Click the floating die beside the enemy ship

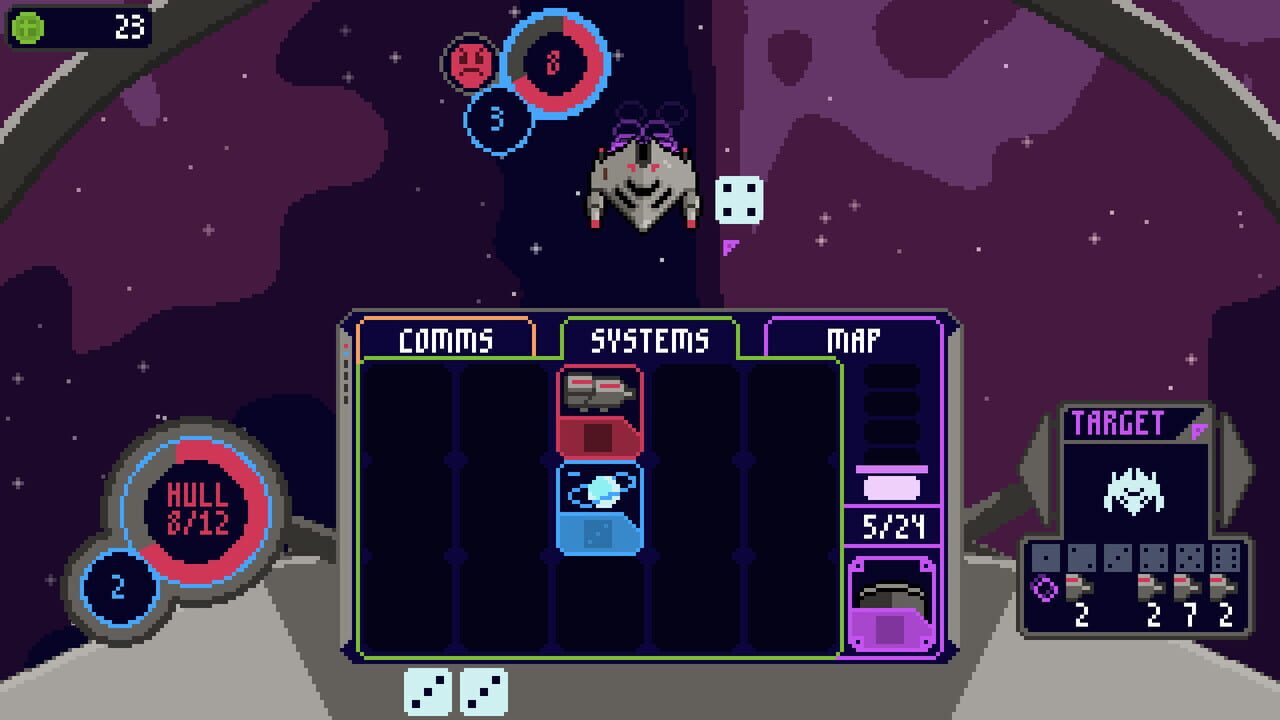[738, 200]
